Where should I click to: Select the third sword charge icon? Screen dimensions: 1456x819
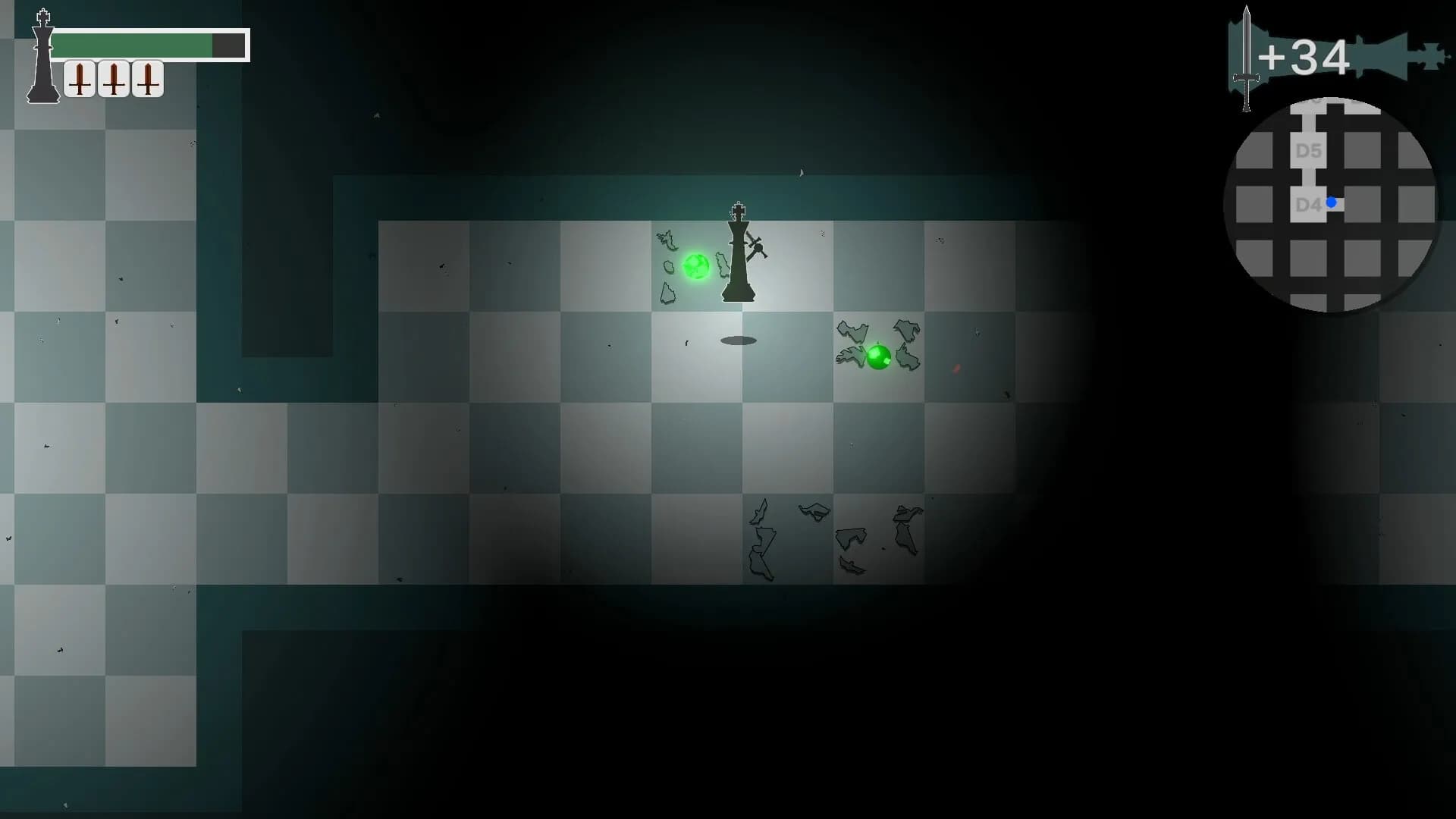148,78
